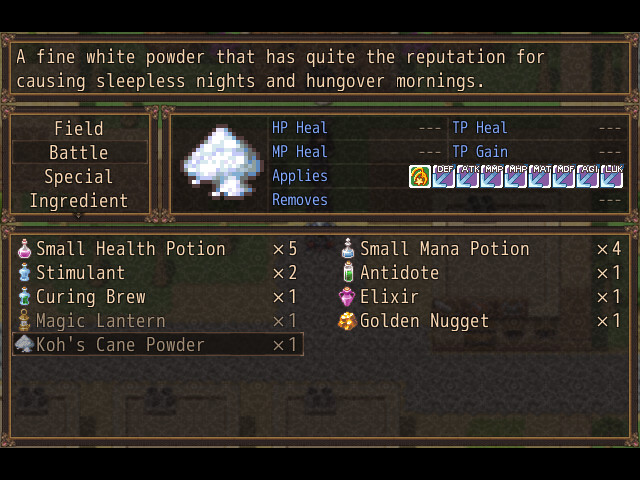This screenshot has width=640, height=480.
Task: Choose the Antidote item
Action: [x=399, y=273]
